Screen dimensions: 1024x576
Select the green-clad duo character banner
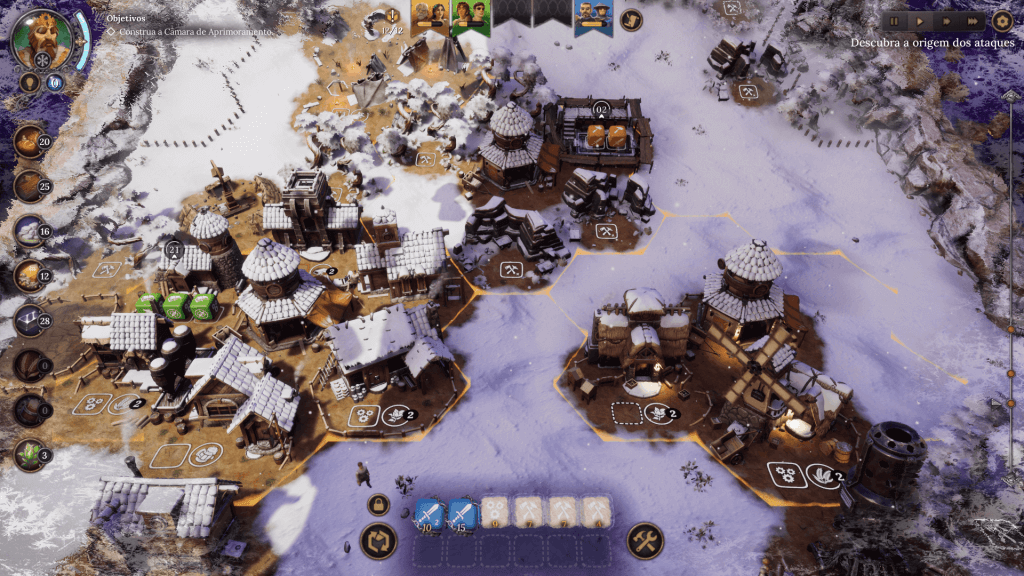tap(468, 14)
